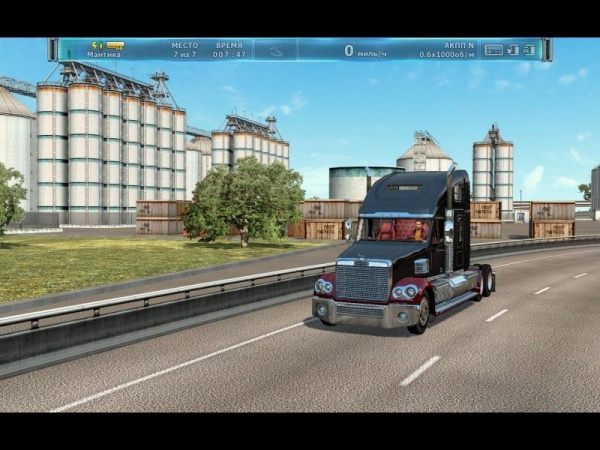Click the truck cargo icon above Мантика
Image resolution: width=600 pixels, height=450 pixels.
[x=115, y=45]
